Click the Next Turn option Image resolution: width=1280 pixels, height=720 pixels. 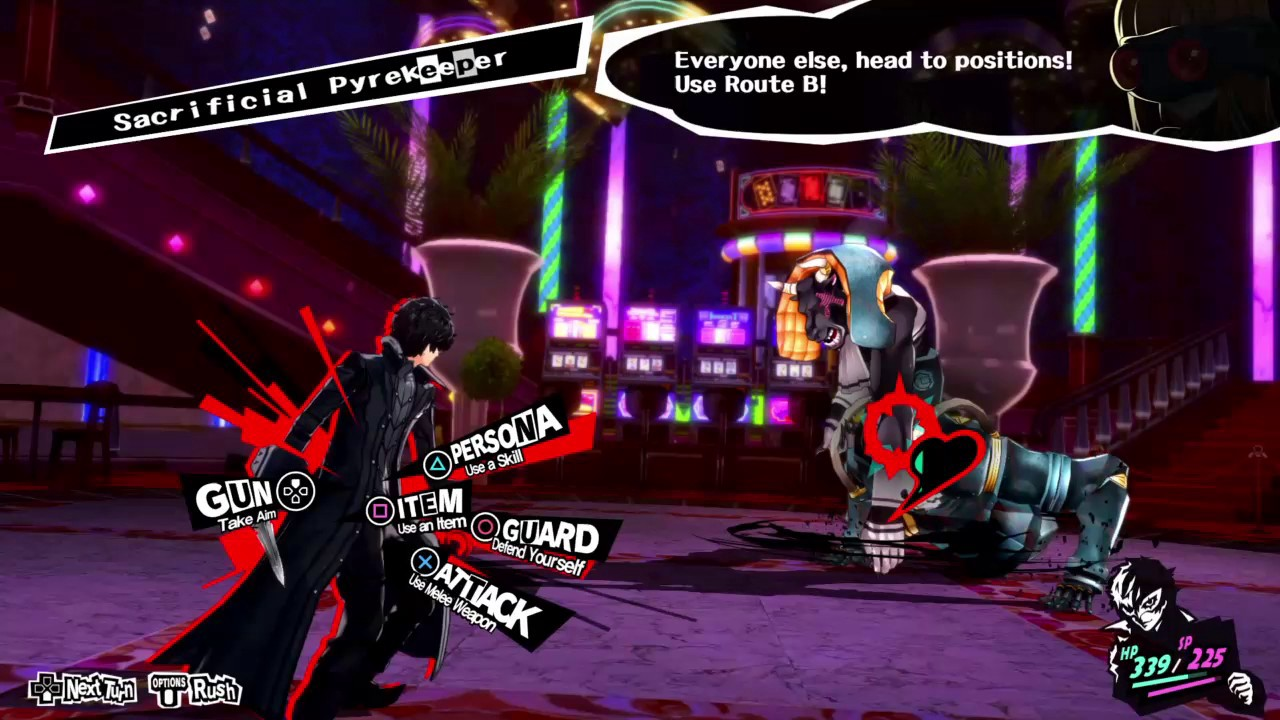[x=83, y=688]
